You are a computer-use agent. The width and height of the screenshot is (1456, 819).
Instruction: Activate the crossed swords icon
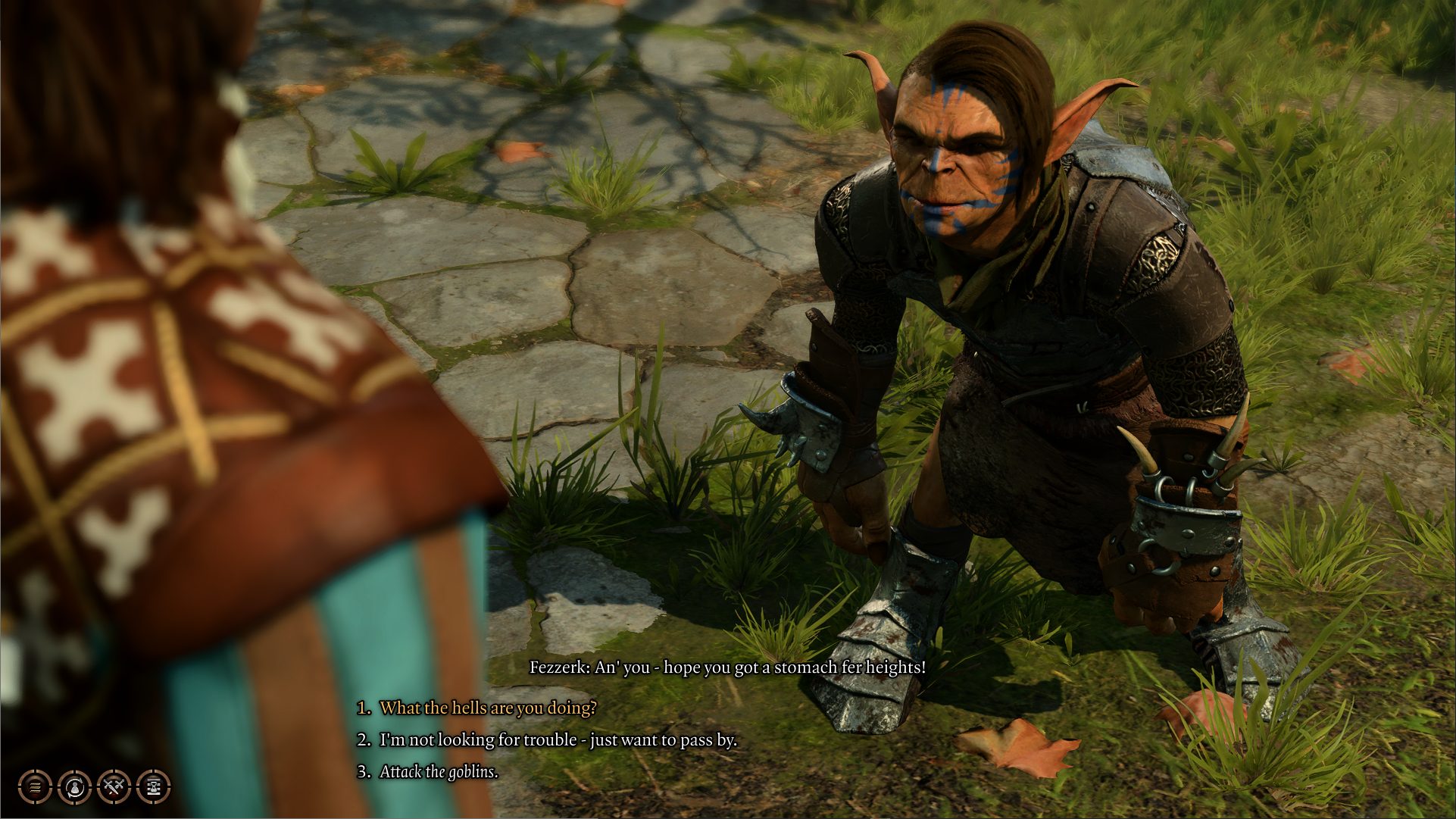click(x=114, y=787)
